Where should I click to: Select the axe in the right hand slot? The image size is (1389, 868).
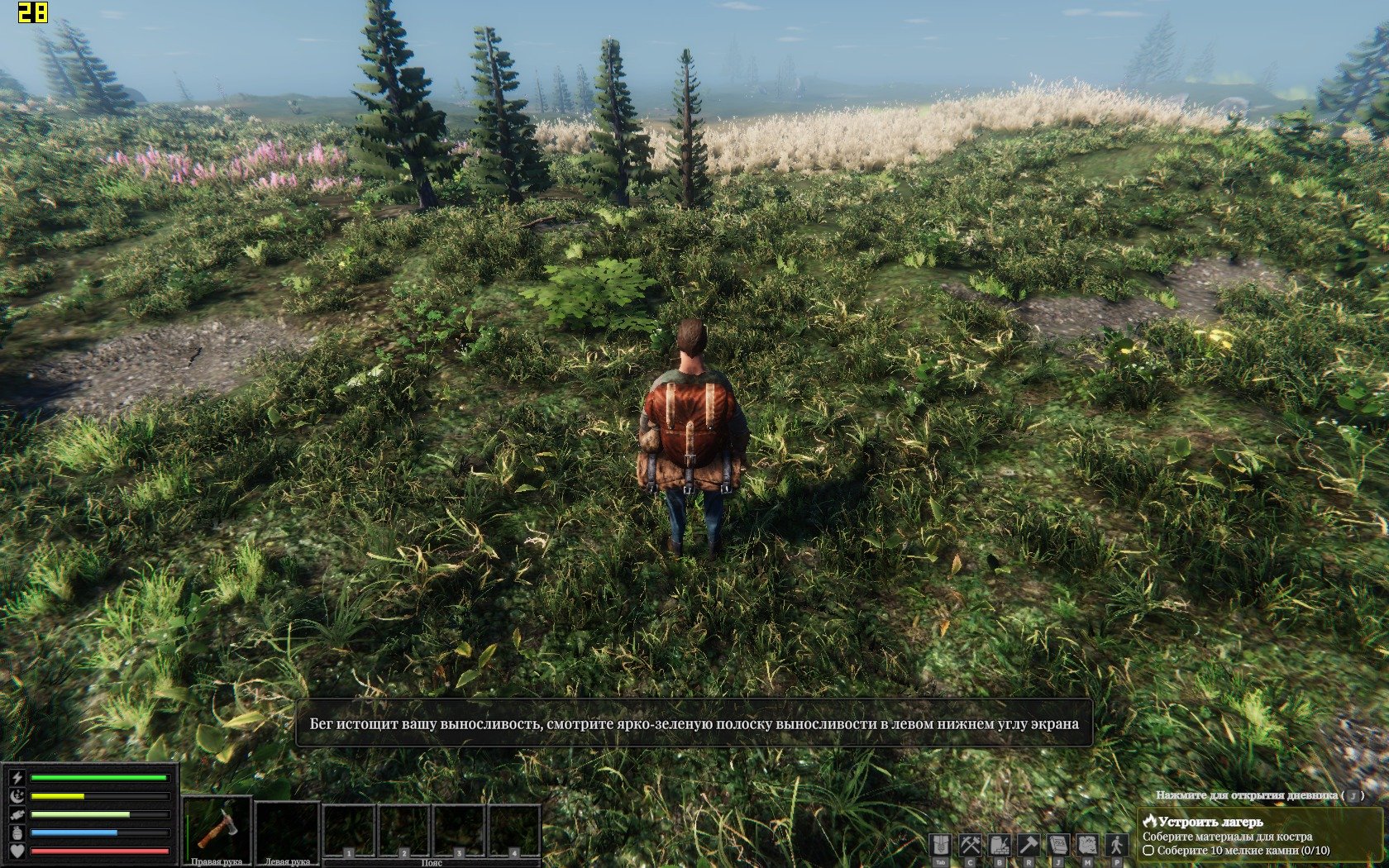click(x=217, y=827)
